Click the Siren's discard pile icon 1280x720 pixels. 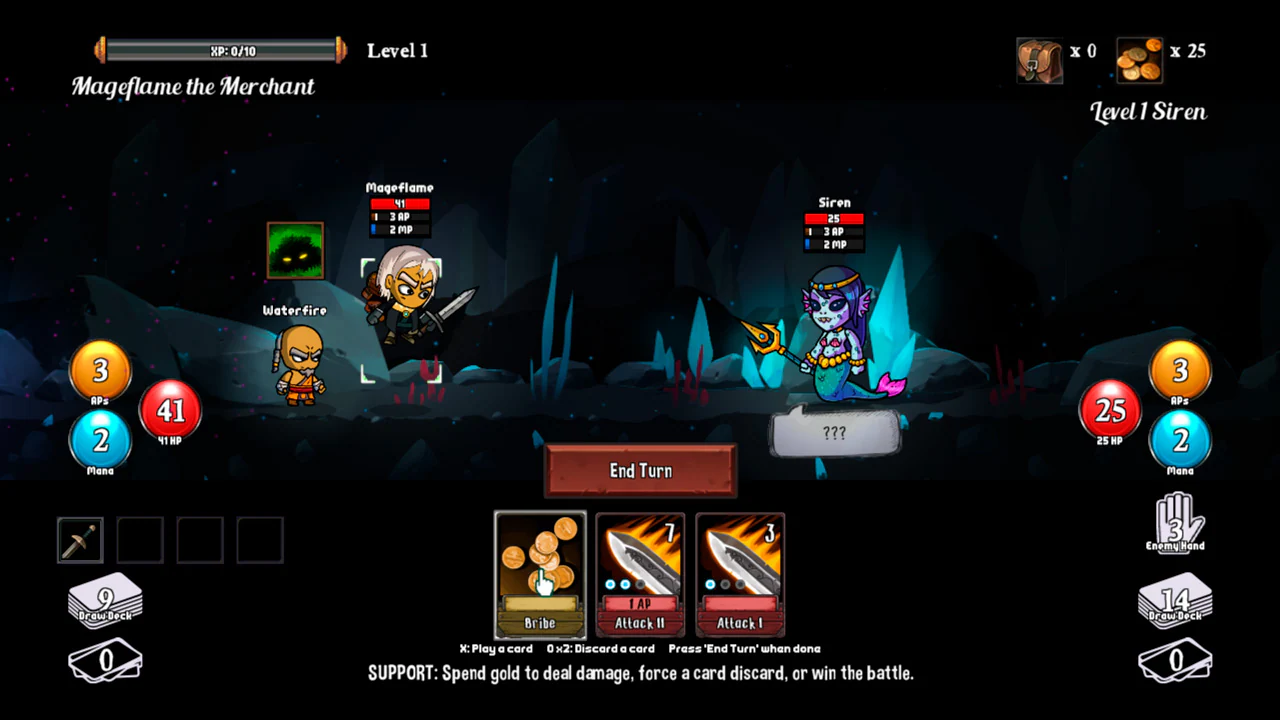click(1175, 660)
